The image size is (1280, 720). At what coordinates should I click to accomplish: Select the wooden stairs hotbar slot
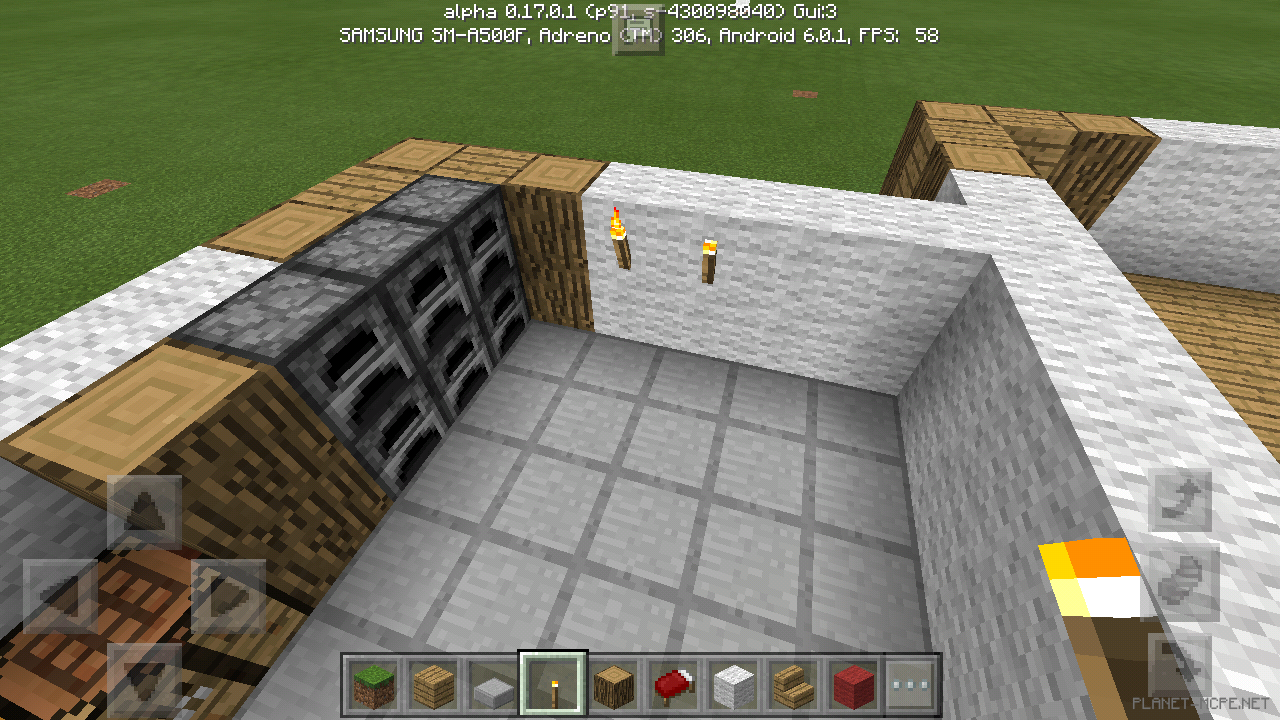pos(795,685)
